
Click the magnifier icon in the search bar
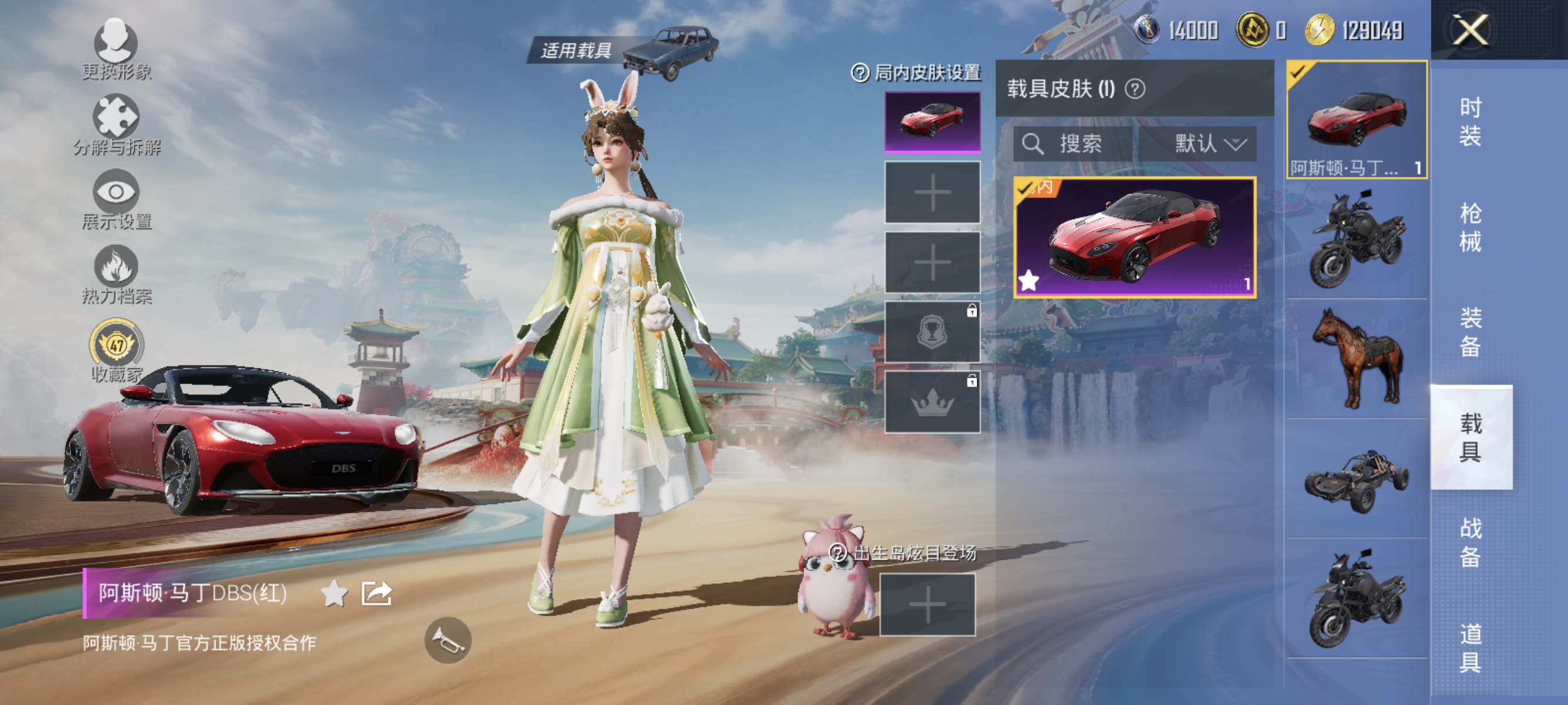(1033, 145)
